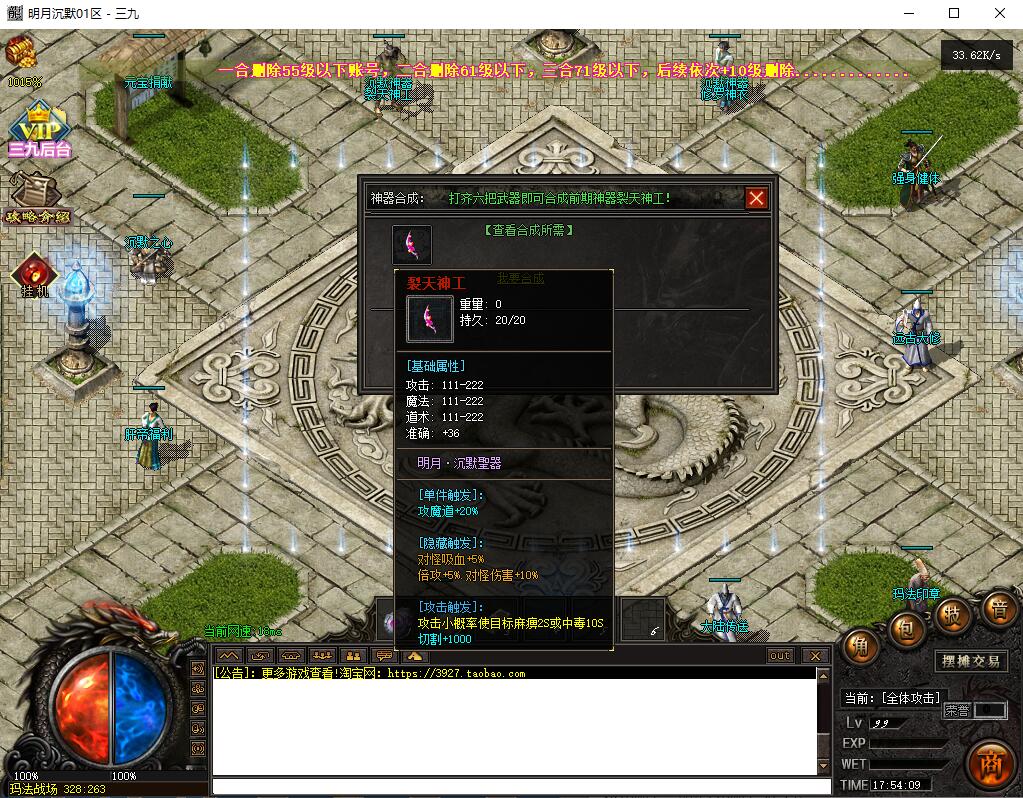Open the treasure chest gold icon
Screen dimensions: 1023x798
pyautogui.click(x=21, y=52)
